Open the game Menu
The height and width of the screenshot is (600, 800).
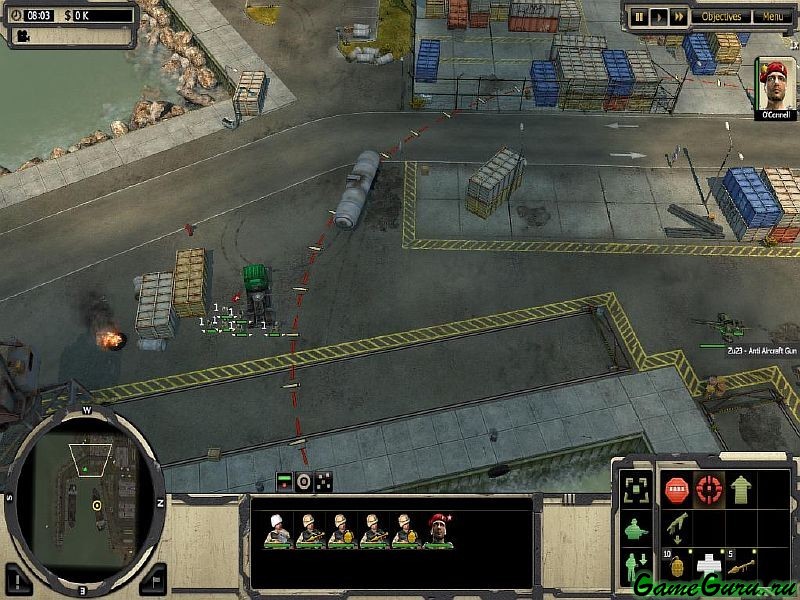772,16
